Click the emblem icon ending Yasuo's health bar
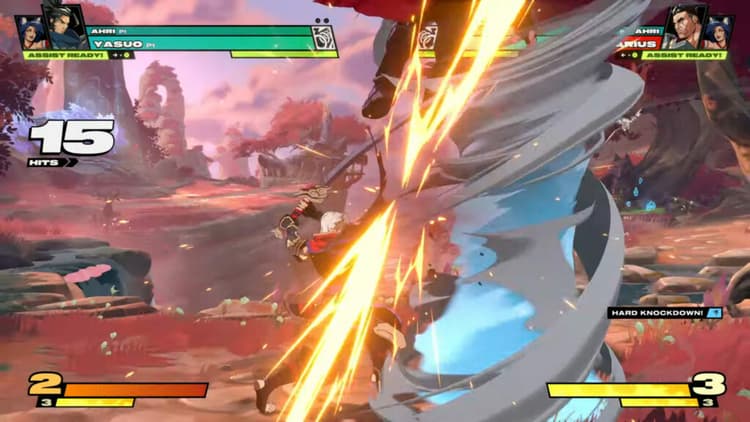This screenshot has width=750, height=422. [x=323, y=38]
